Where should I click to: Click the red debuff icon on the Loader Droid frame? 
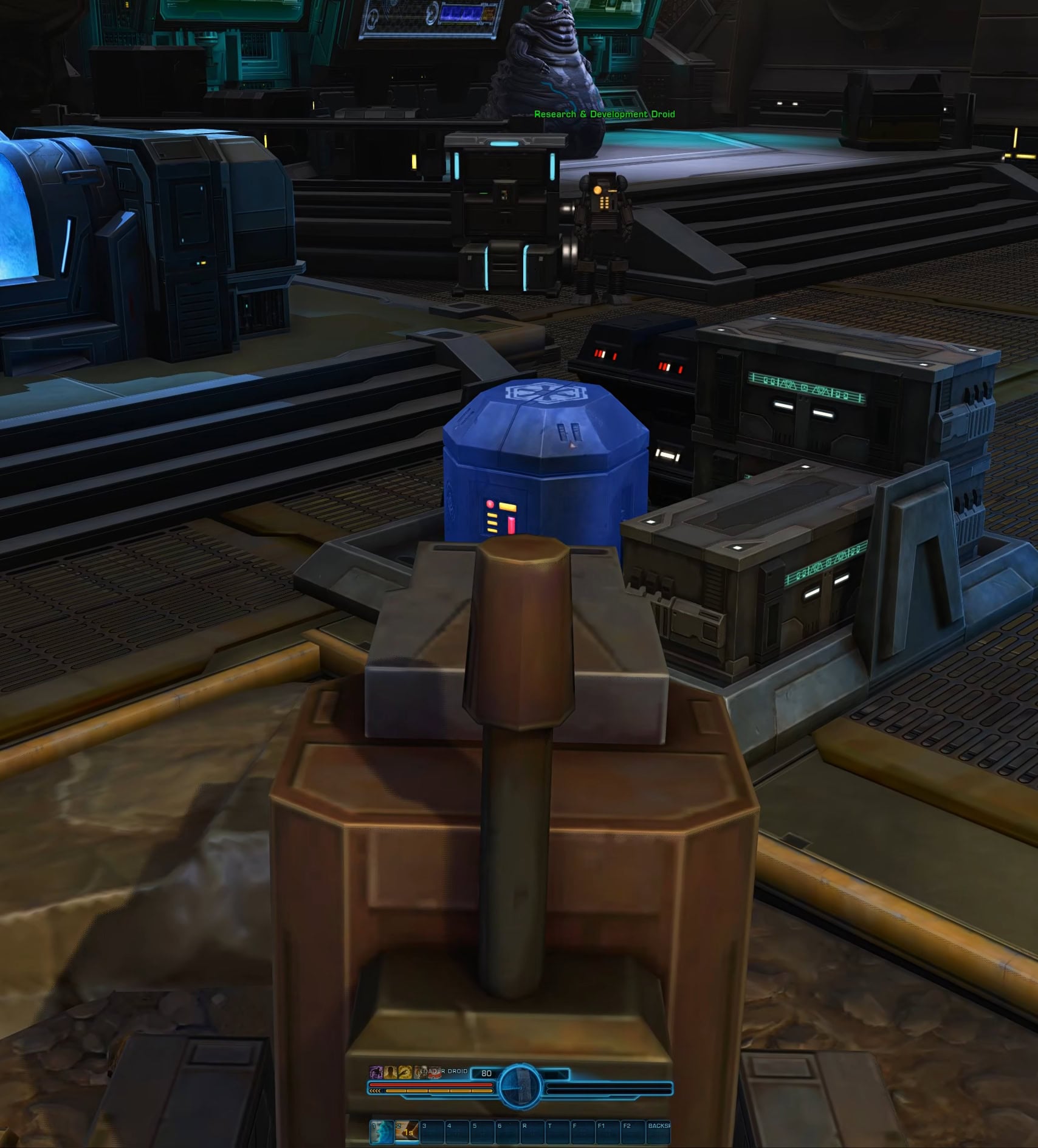tap(435, 1073)
